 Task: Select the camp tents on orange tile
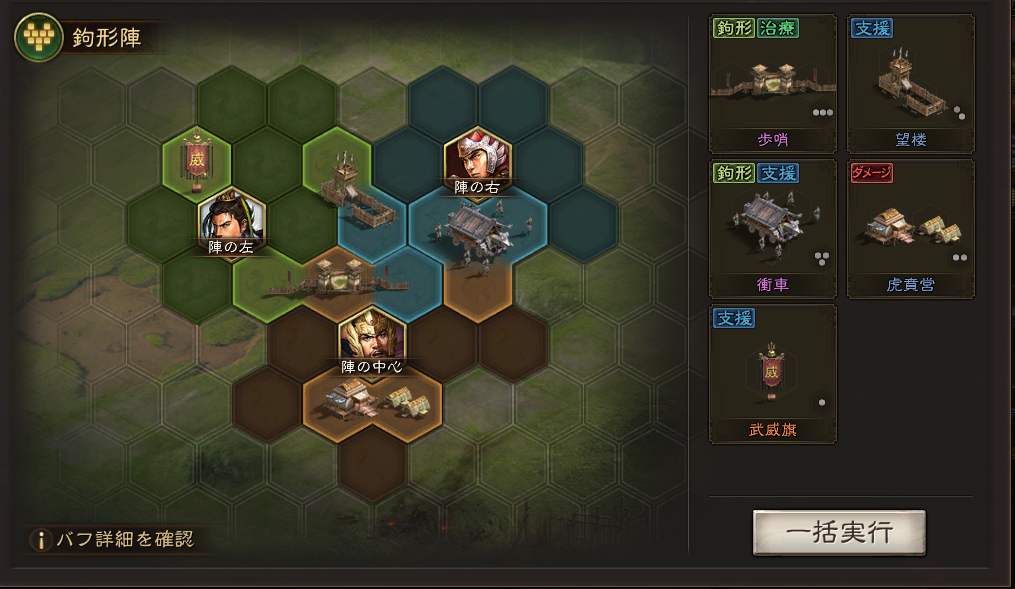tap(372, 402)
